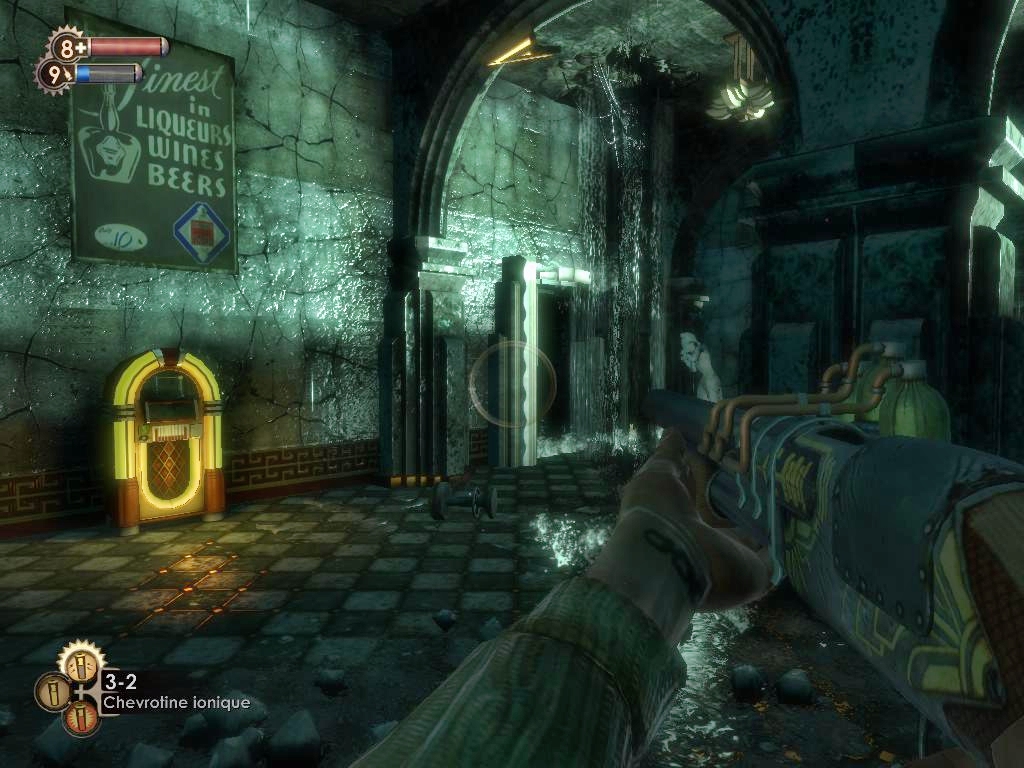Use a first aid kit from the health gear
The height and width of the screenshot is (768, 1024).
(x=68, y=46)
